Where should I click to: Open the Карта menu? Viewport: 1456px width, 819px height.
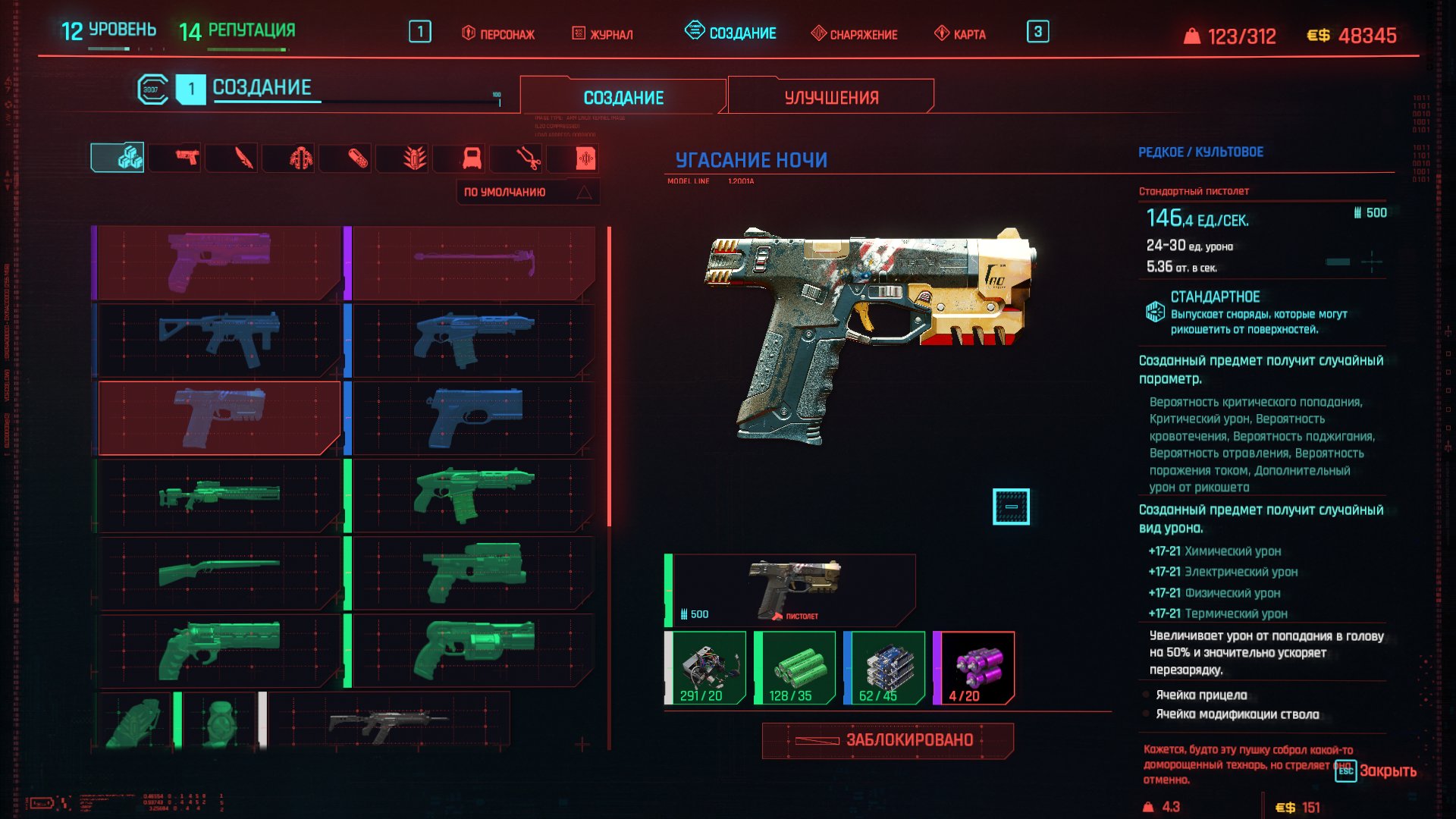(x=960, y=34)
